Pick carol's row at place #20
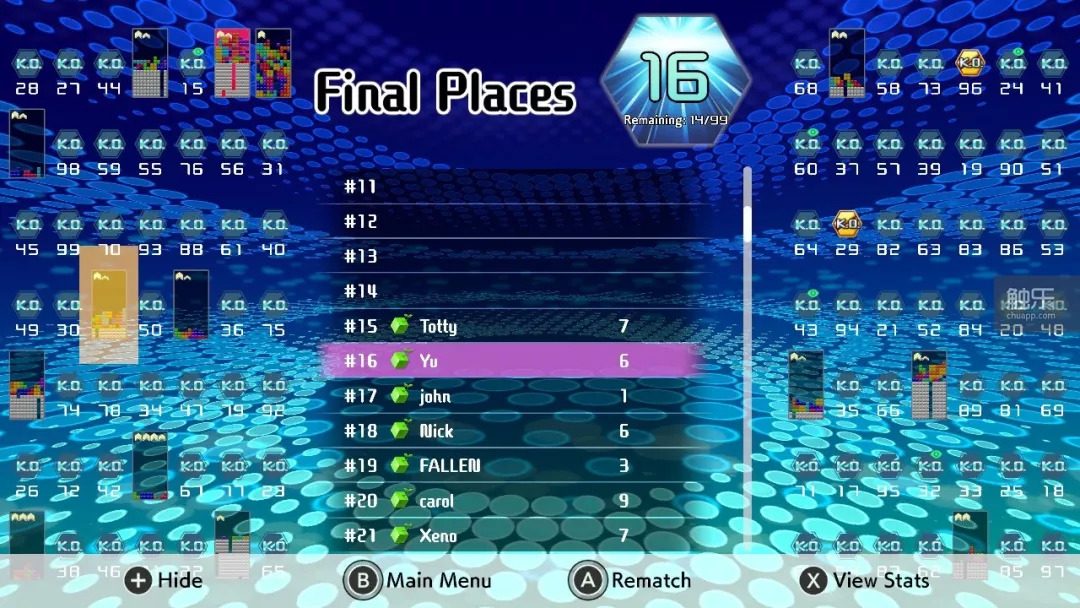 (x=510, y=501)
